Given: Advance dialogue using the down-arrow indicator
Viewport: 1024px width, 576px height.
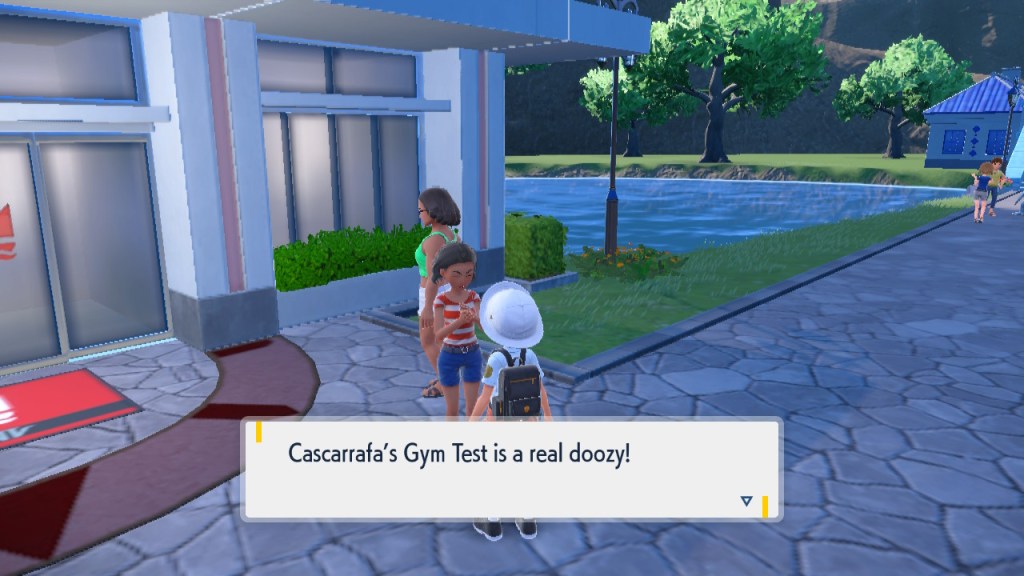Looking at the screenshot, I should point(745,501).
